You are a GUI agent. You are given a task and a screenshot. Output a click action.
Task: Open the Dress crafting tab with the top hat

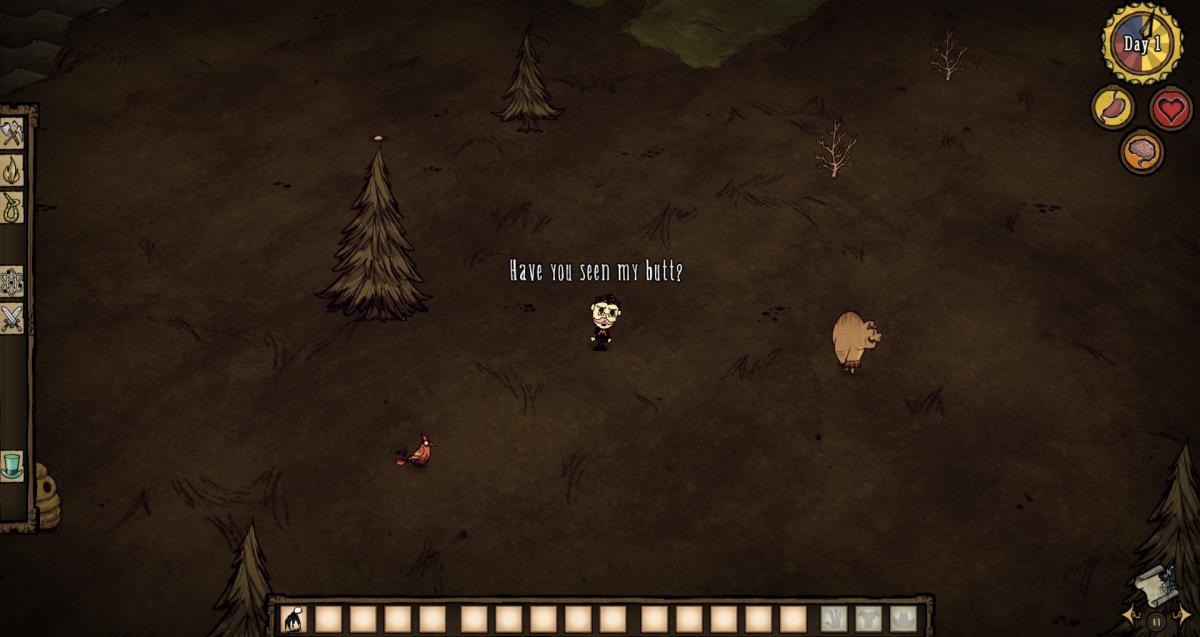click(x=12, y=466)
